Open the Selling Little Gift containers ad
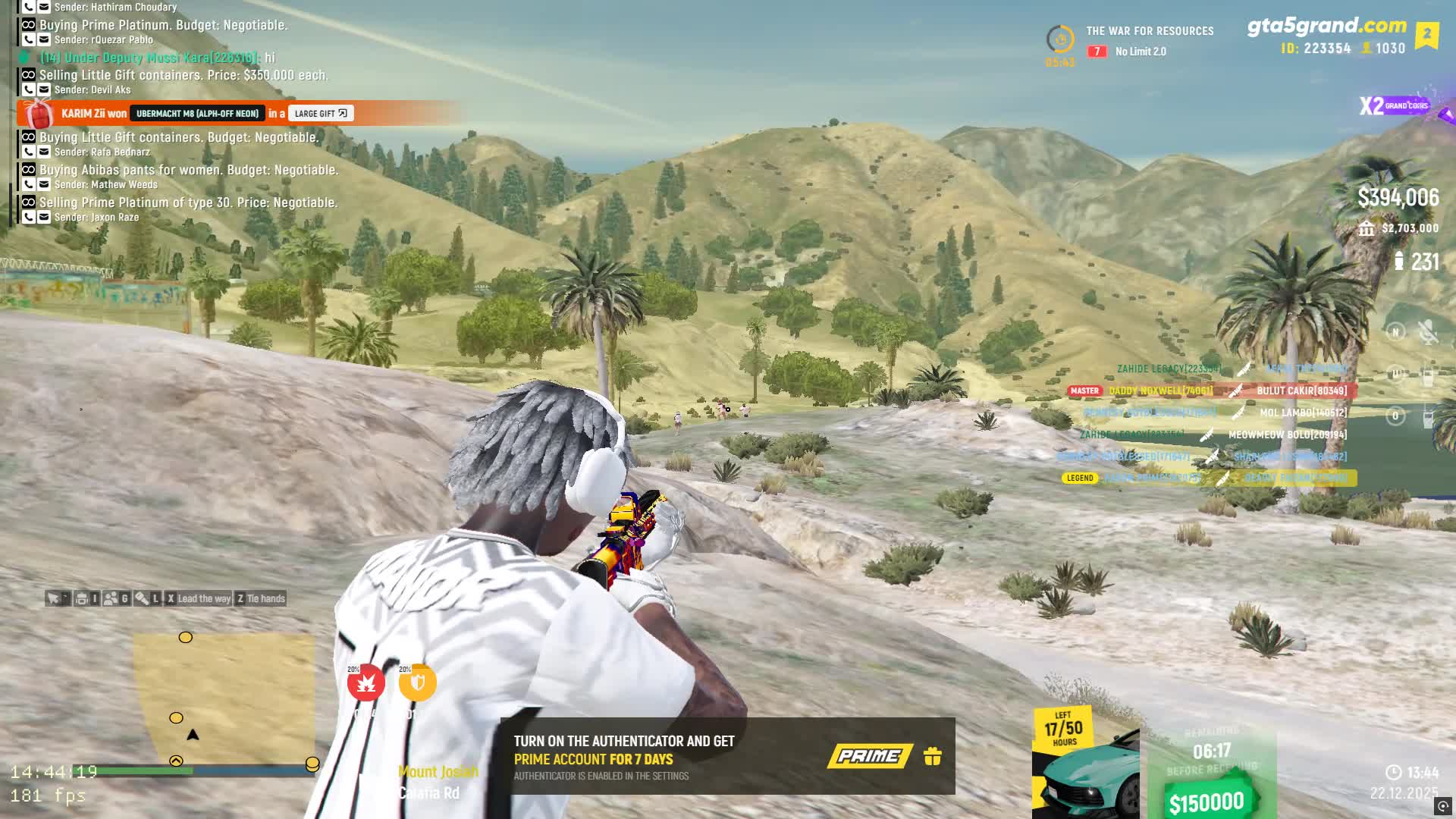Screen dimensions: 1456x819 click(184, 75)
